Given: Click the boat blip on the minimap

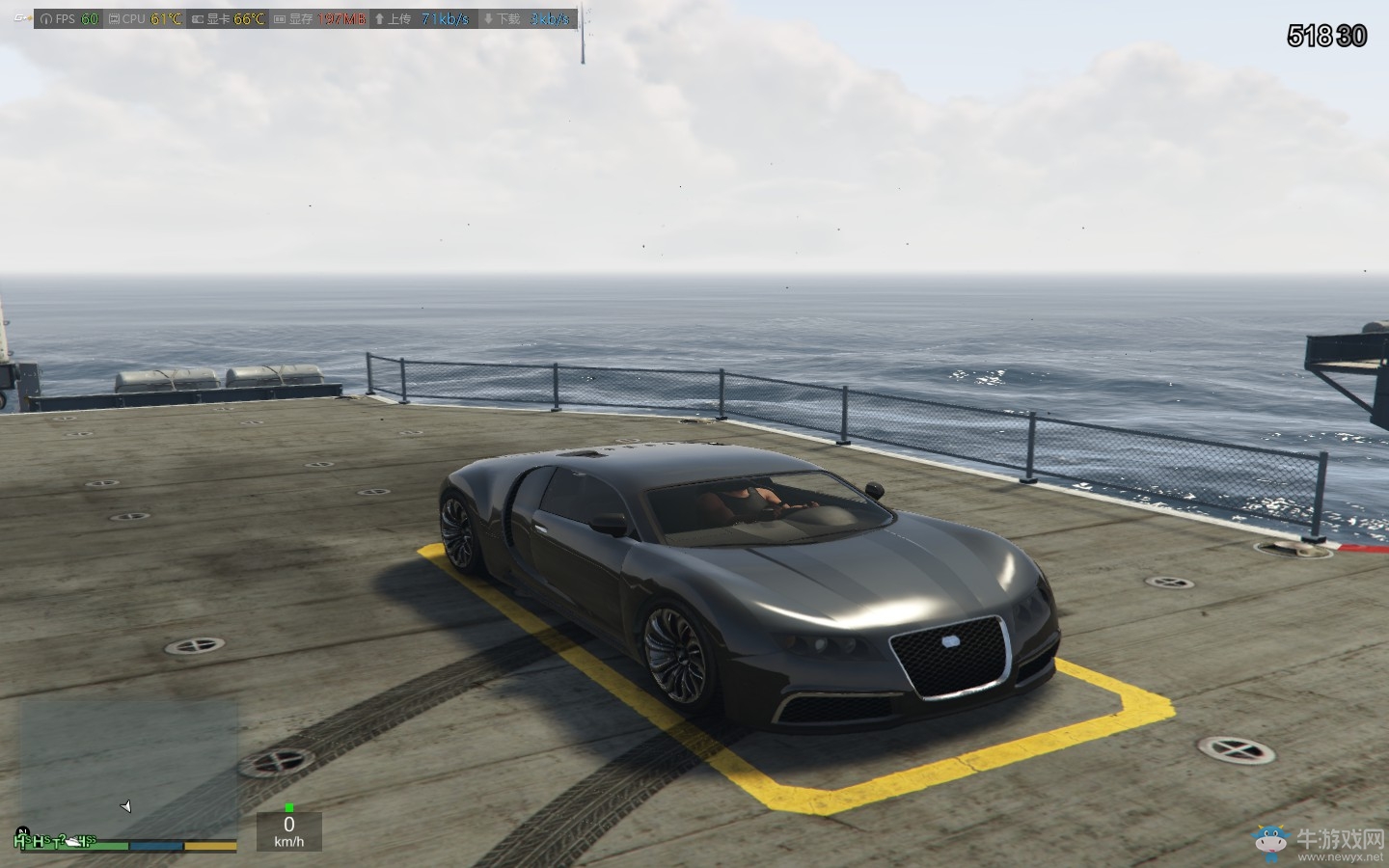Looking at the screenshot, I should [x=74, y=842].
